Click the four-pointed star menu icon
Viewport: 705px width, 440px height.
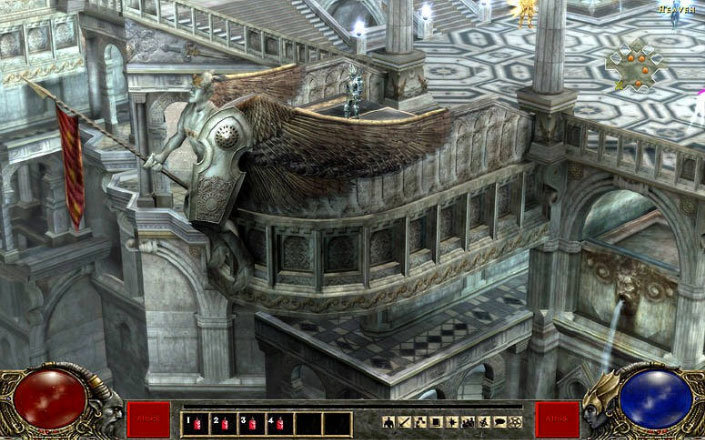[x=451, y=423]
